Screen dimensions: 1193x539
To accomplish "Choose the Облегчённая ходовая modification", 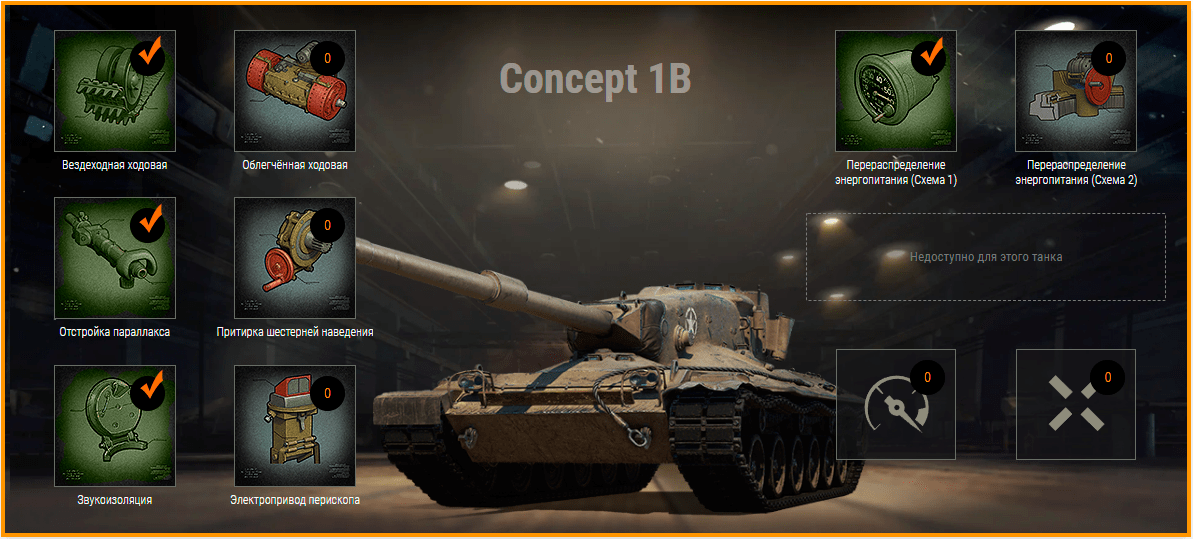I will coord(295,91).
